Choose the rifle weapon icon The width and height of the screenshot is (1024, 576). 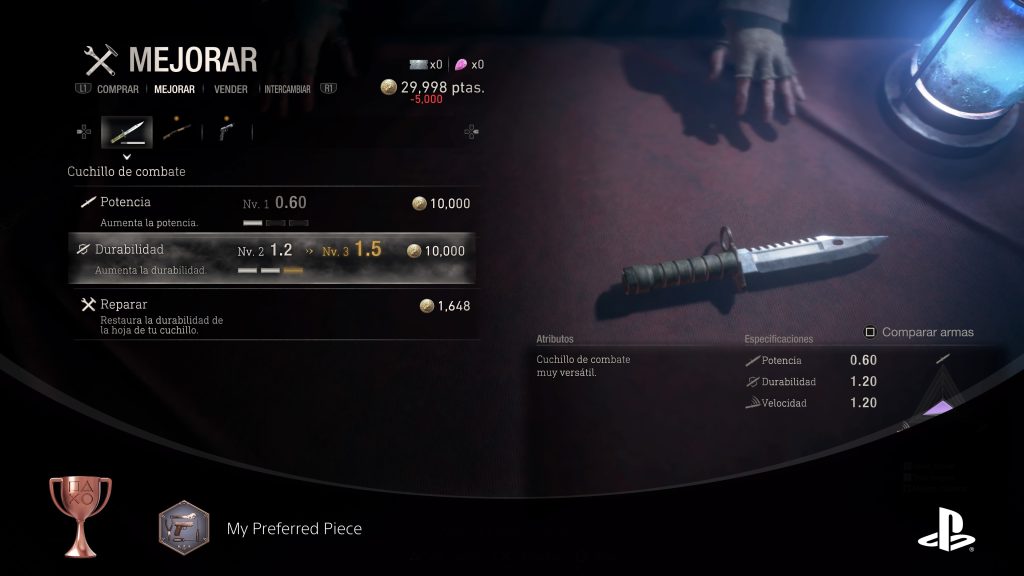[x=177, y=131]
